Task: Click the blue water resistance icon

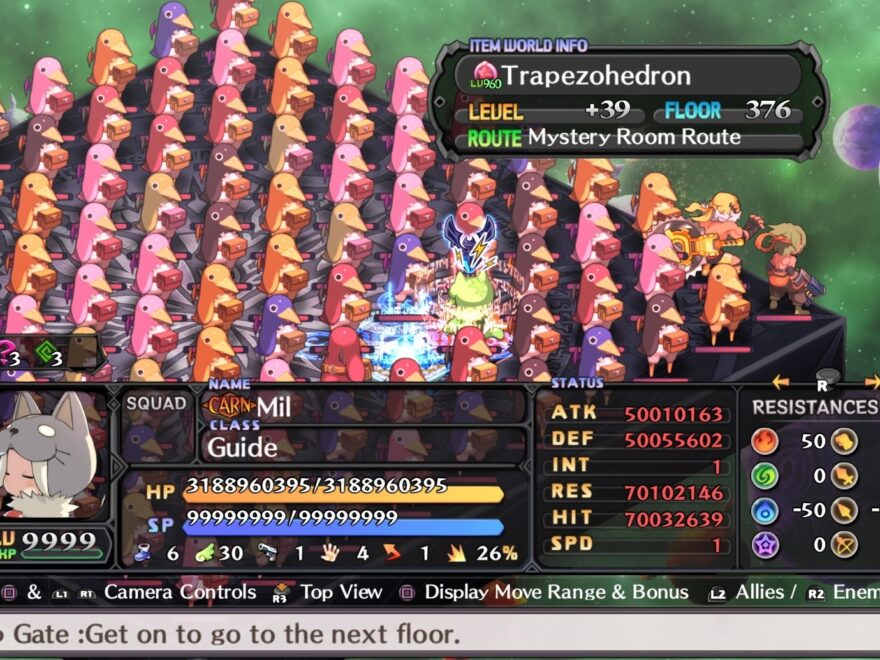Action: coord(765,511)
